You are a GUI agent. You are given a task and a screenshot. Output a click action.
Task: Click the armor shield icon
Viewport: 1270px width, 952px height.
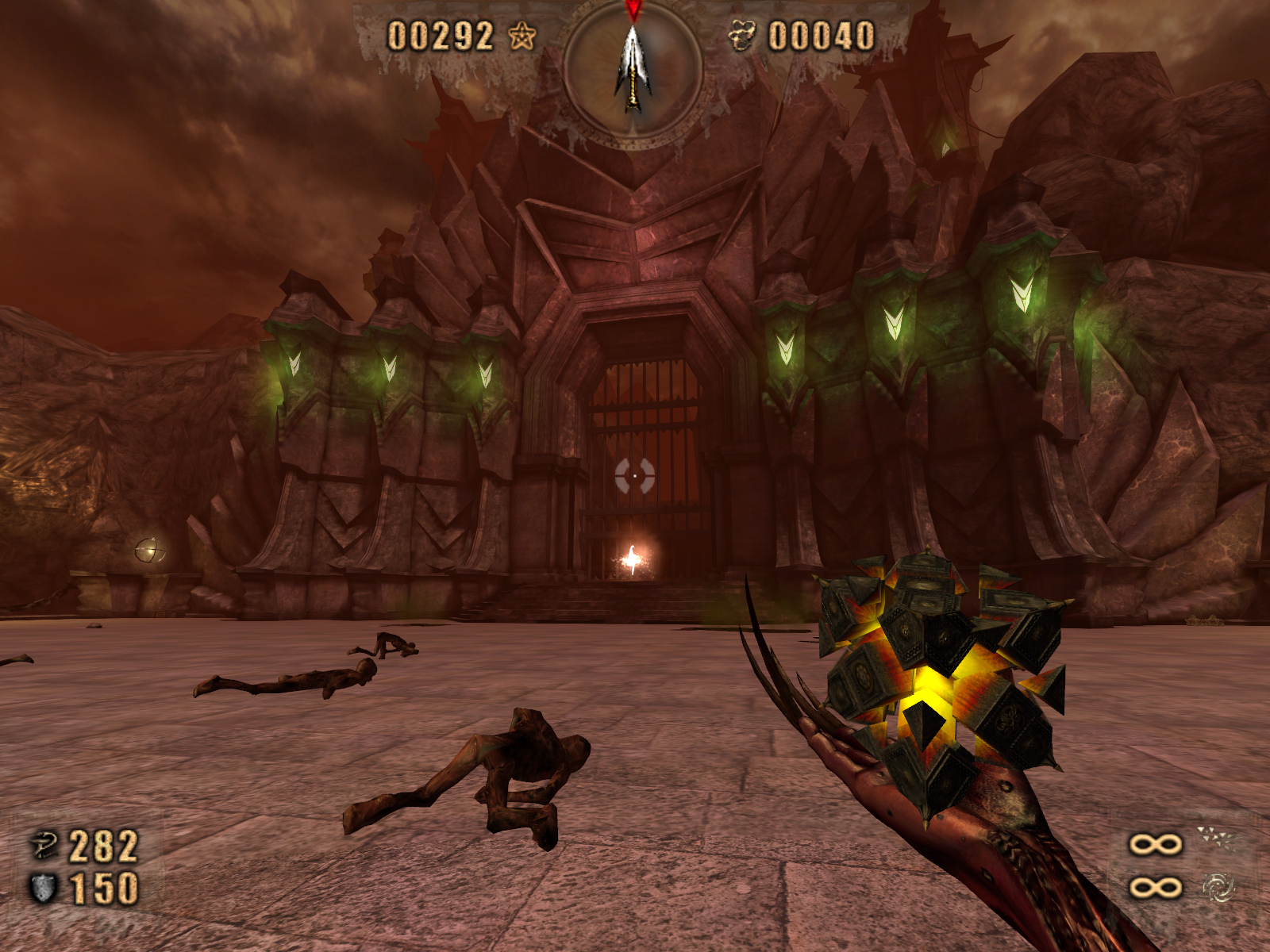pos(43,888)
